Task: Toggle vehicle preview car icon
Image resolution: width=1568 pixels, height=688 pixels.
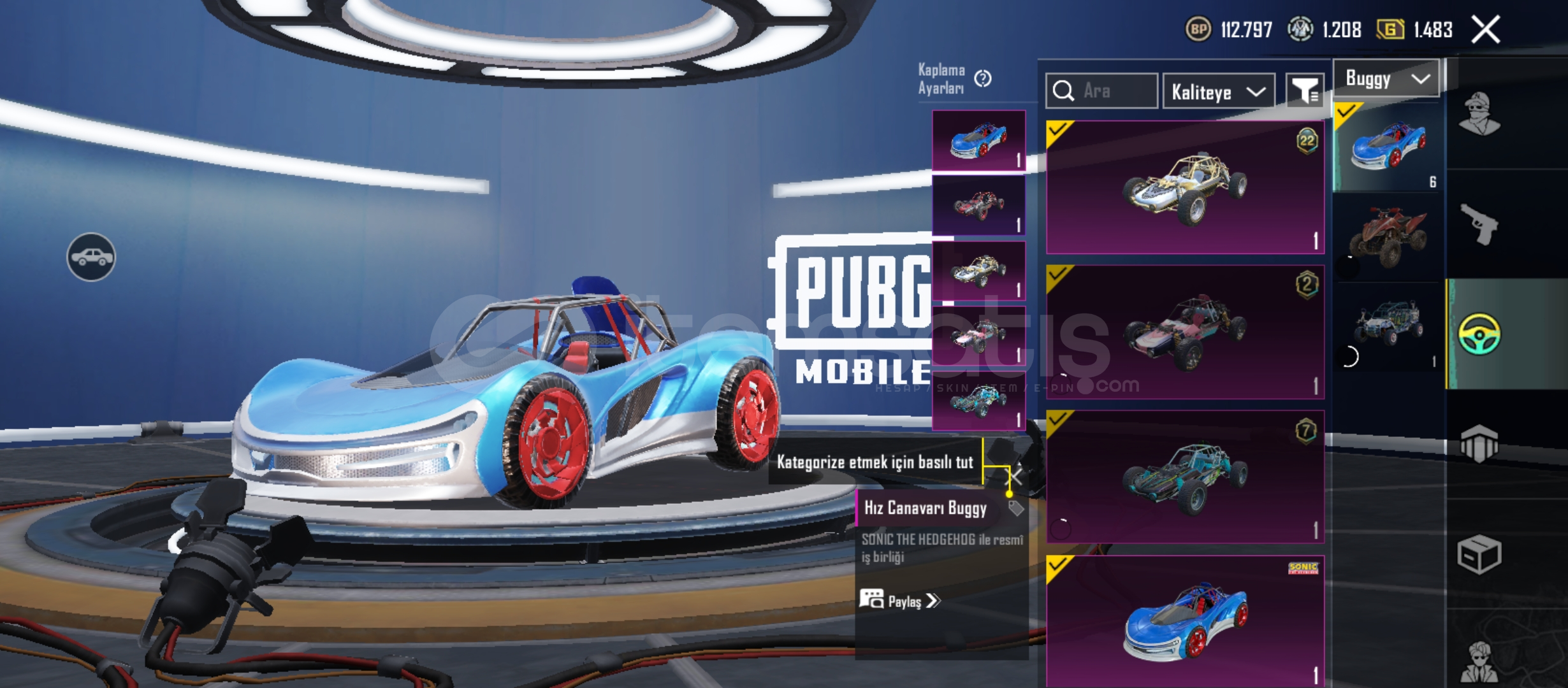Action: 91,257
